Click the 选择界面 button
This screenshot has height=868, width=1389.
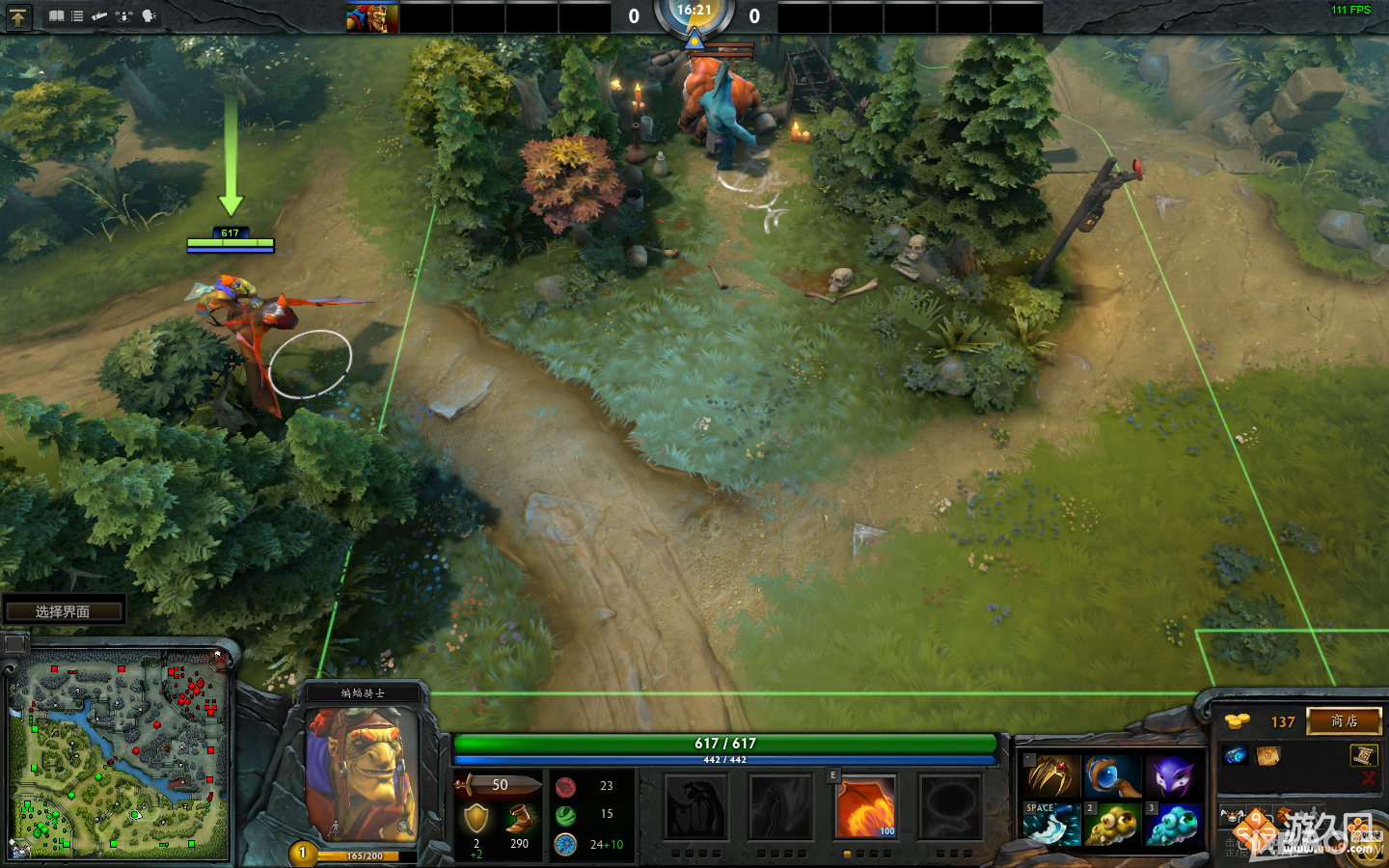click(65, 610)
